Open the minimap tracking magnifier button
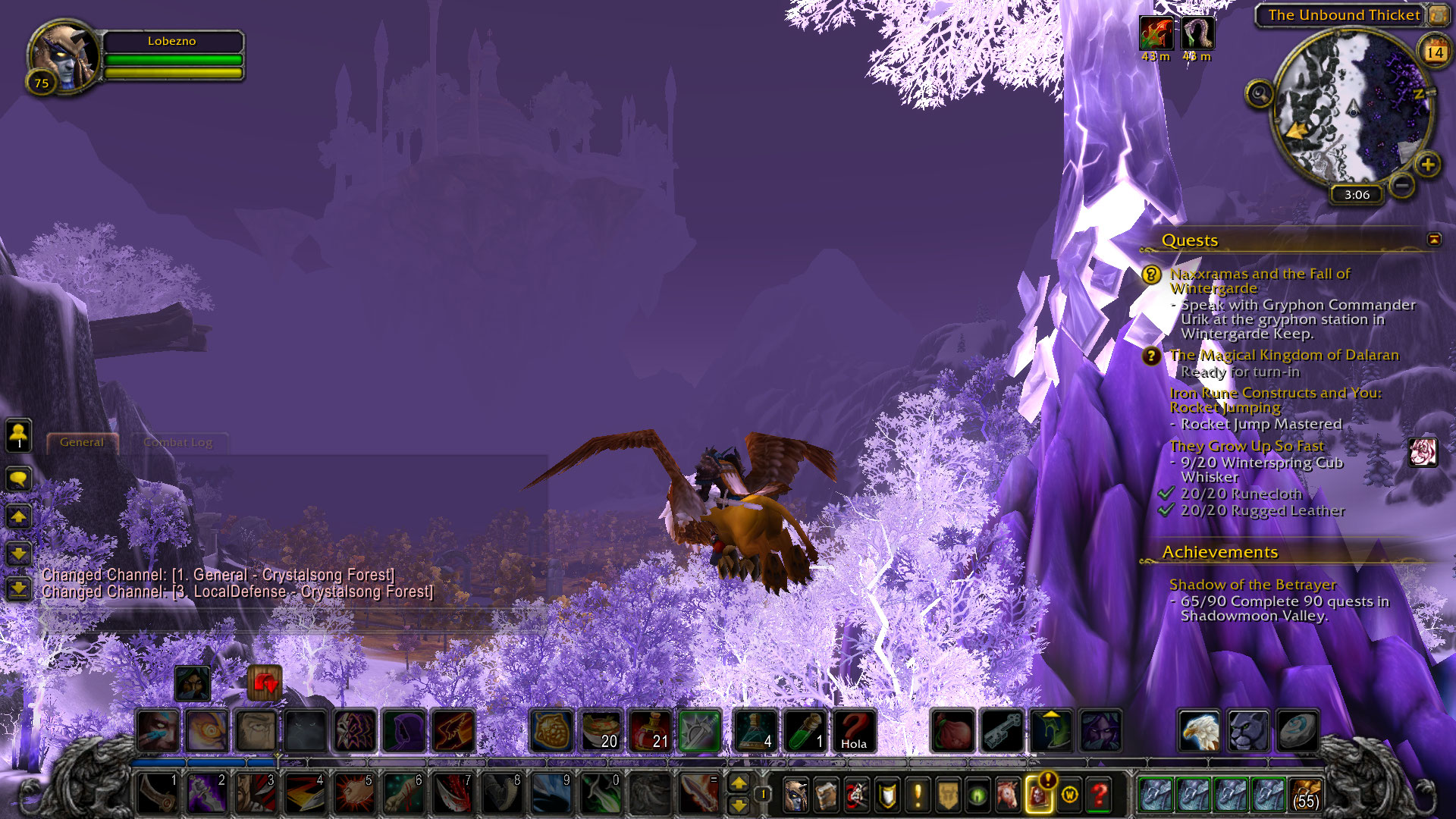 coord(1259,94)
